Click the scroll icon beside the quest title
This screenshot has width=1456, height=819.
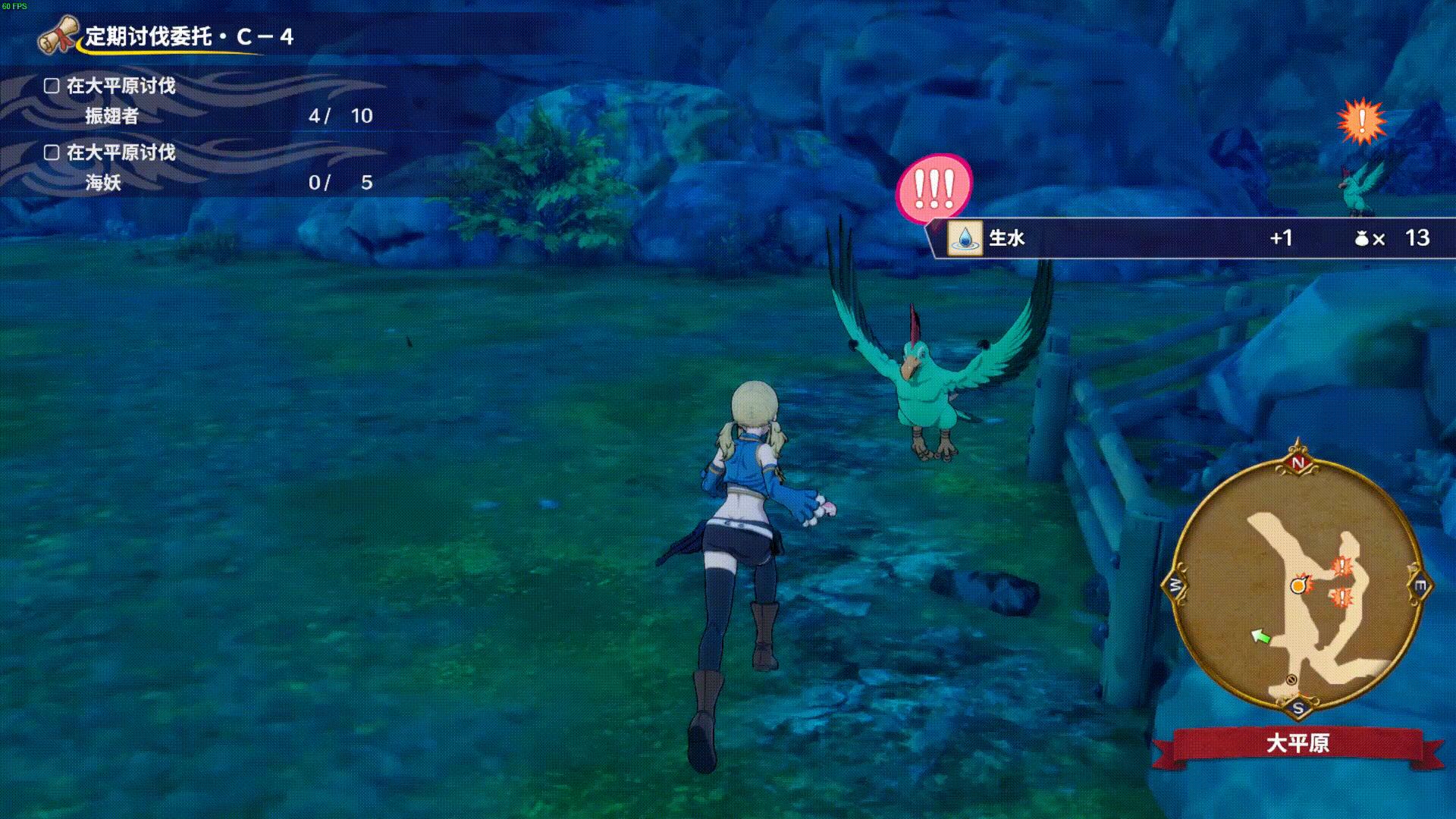pyautogui.click(x=58, y=34)
